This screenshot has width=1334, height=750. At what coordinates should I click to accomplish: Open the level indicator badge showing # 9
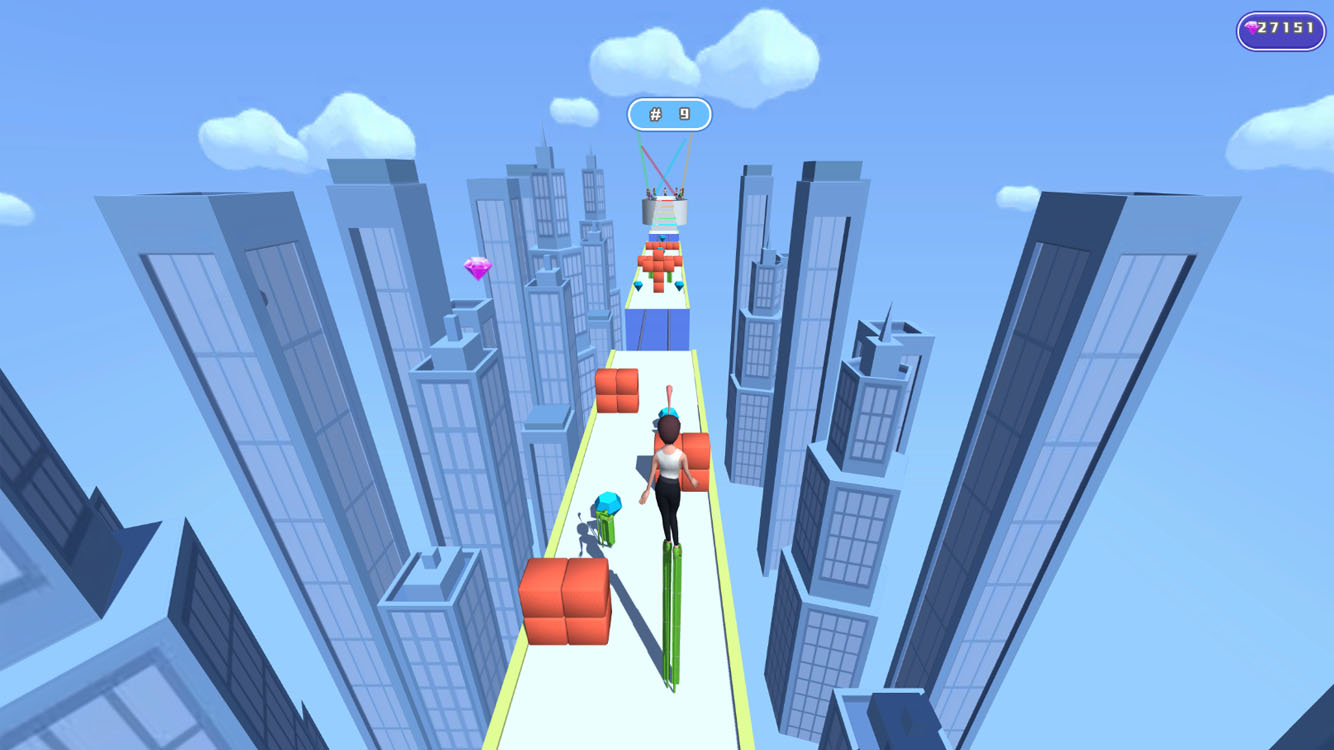click(668, 113)
